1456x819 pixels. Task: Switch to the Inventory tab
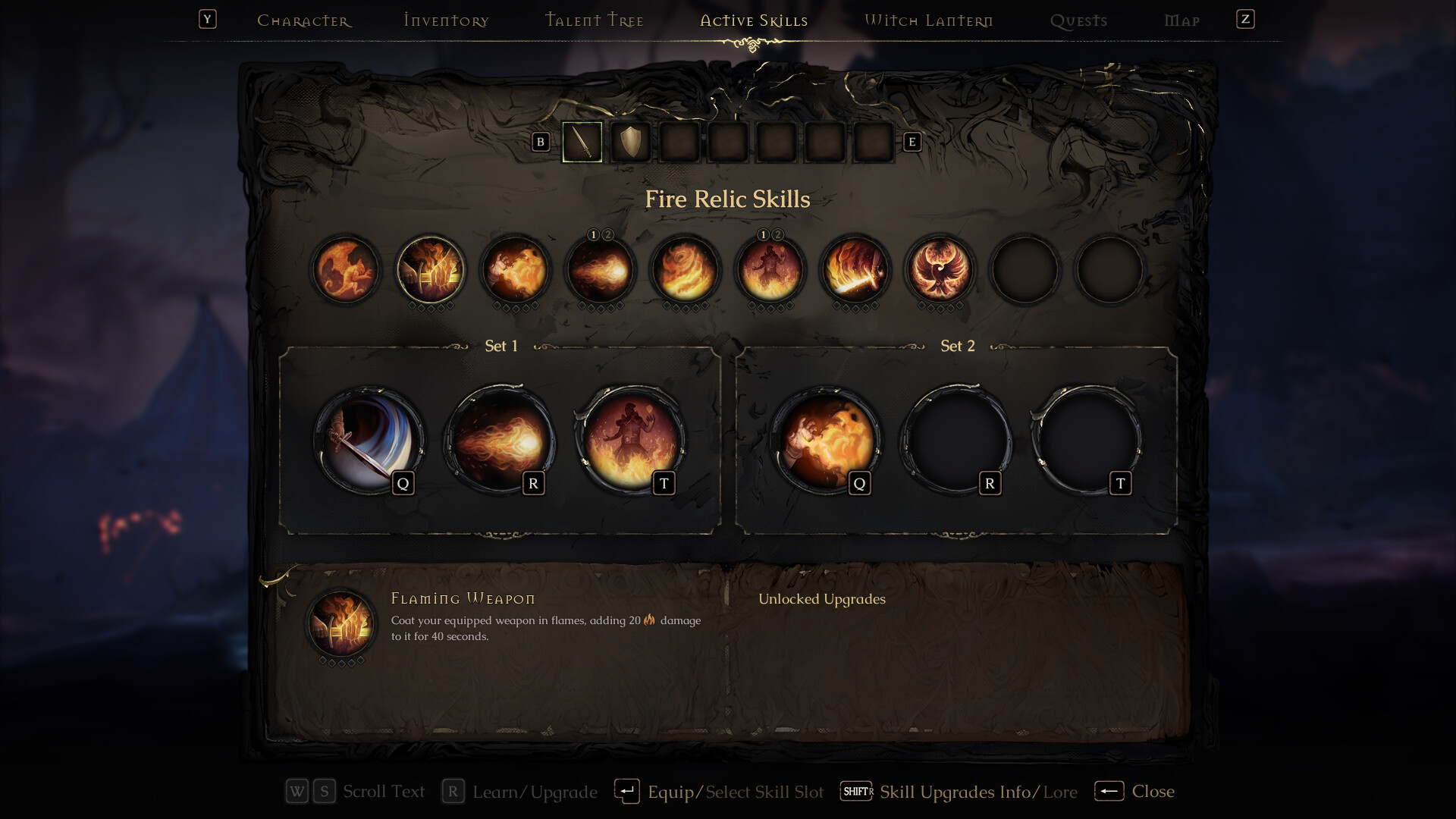(447, 20)
